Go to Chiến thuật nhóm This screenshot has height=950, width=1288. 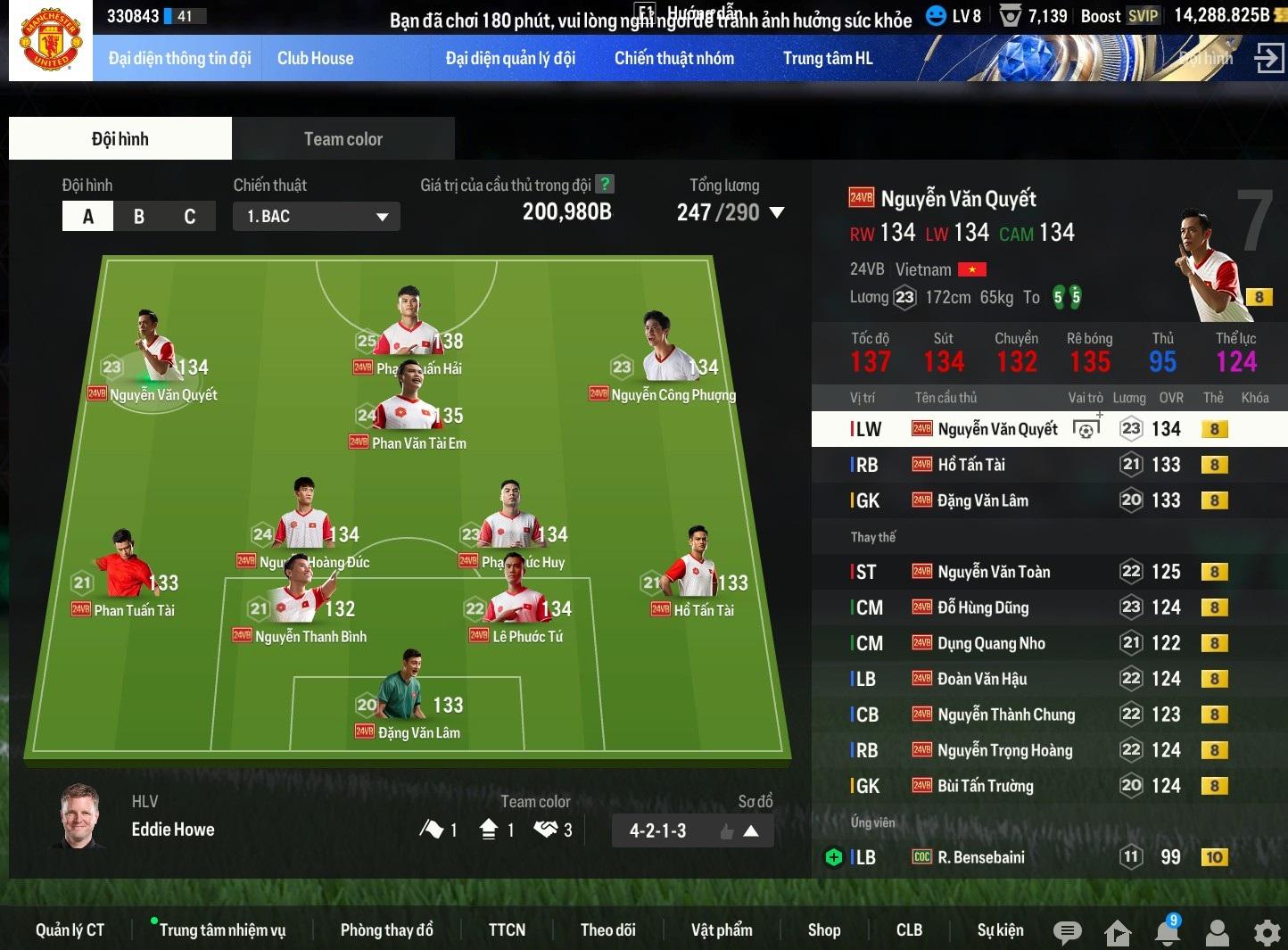point(673,59)
